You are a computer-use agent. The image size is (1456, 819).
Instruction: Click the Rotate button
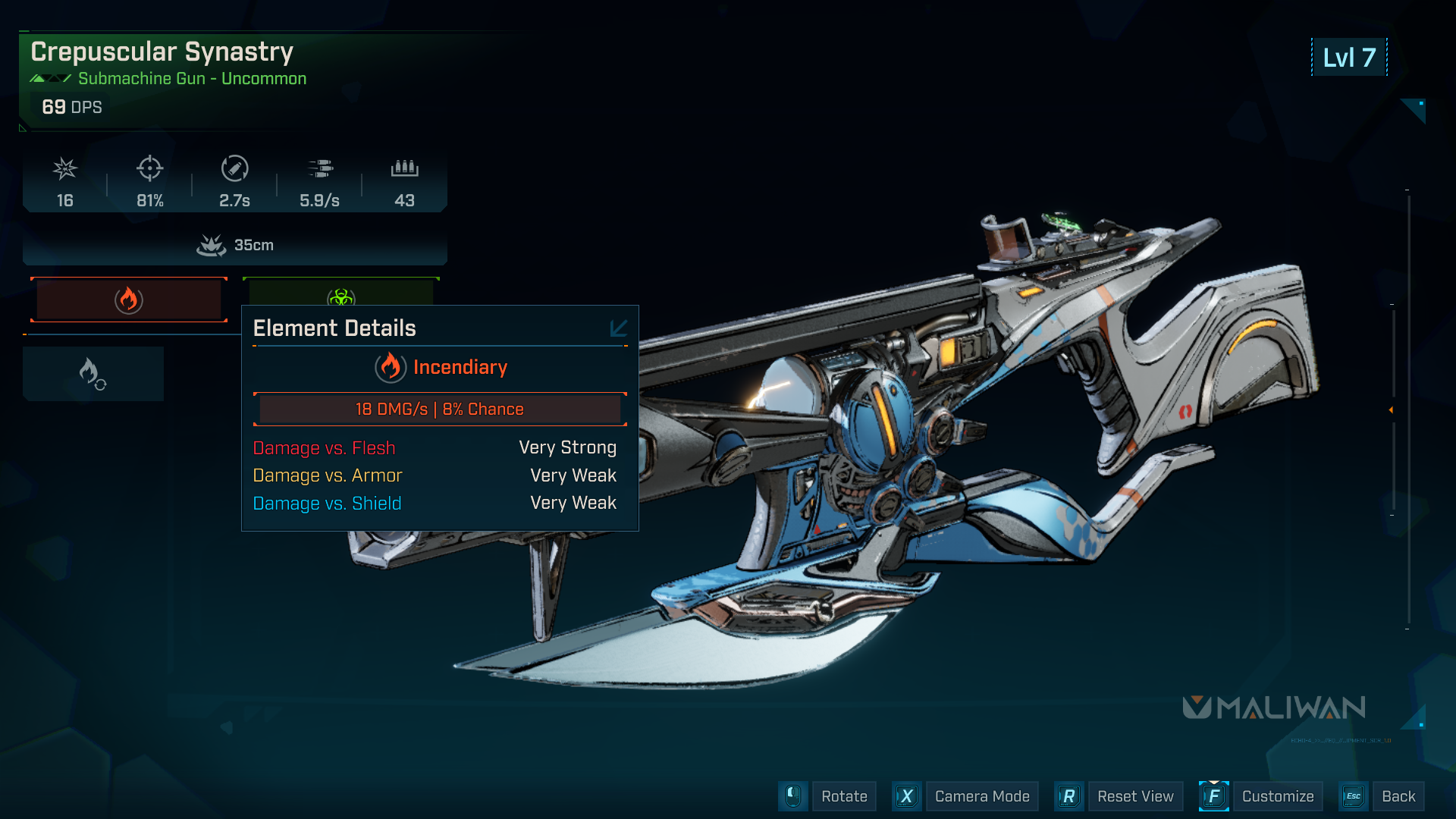[x=843, y=796]
